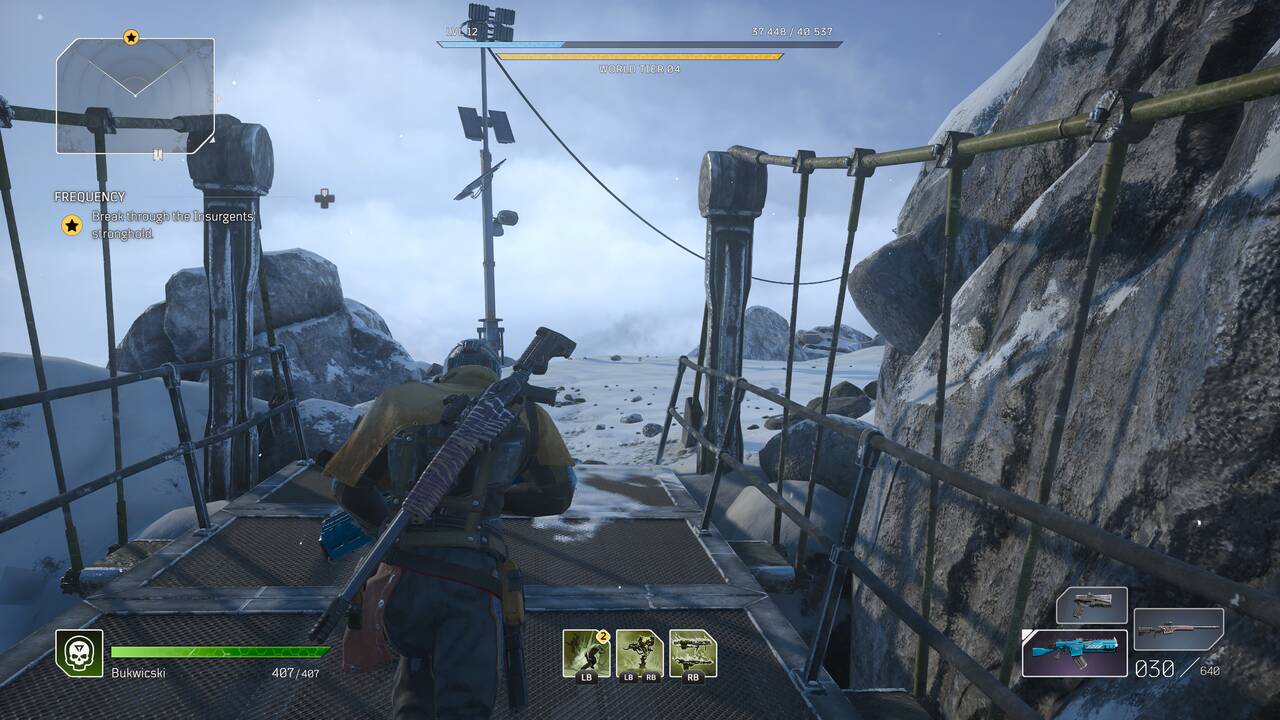Open the skull class emblem icon
Viewport: 1280px width, 720px height.
[x=79, y=653]
